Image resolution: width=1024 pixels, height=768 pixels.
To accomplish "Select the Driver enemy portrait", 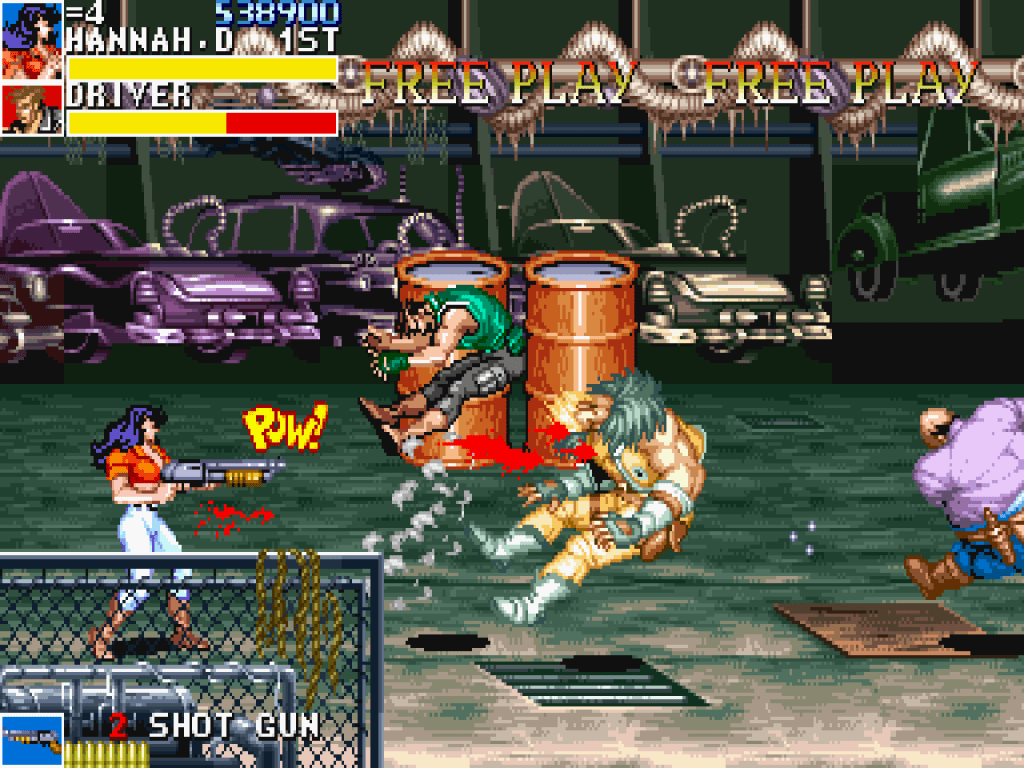I will [x=32, y=109].
